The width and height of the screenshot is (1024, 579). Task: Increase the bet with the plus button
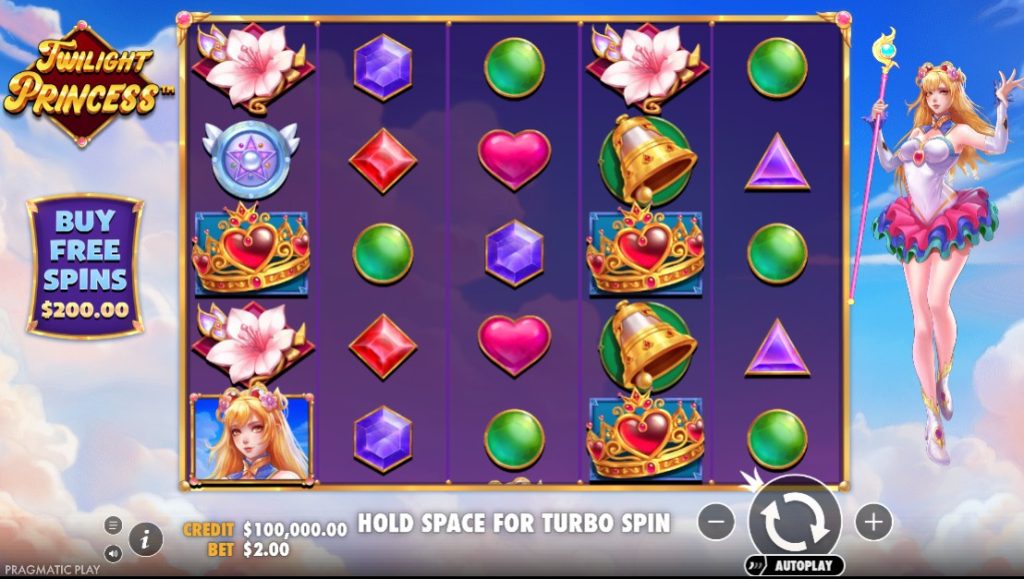[873, 521]
